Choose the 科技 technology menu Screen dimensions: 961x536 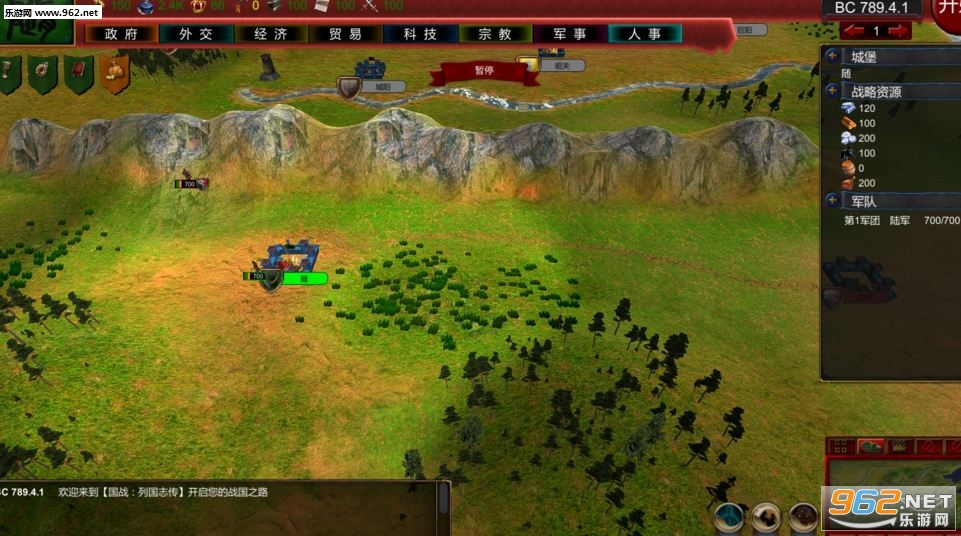[x=420, y=33]
